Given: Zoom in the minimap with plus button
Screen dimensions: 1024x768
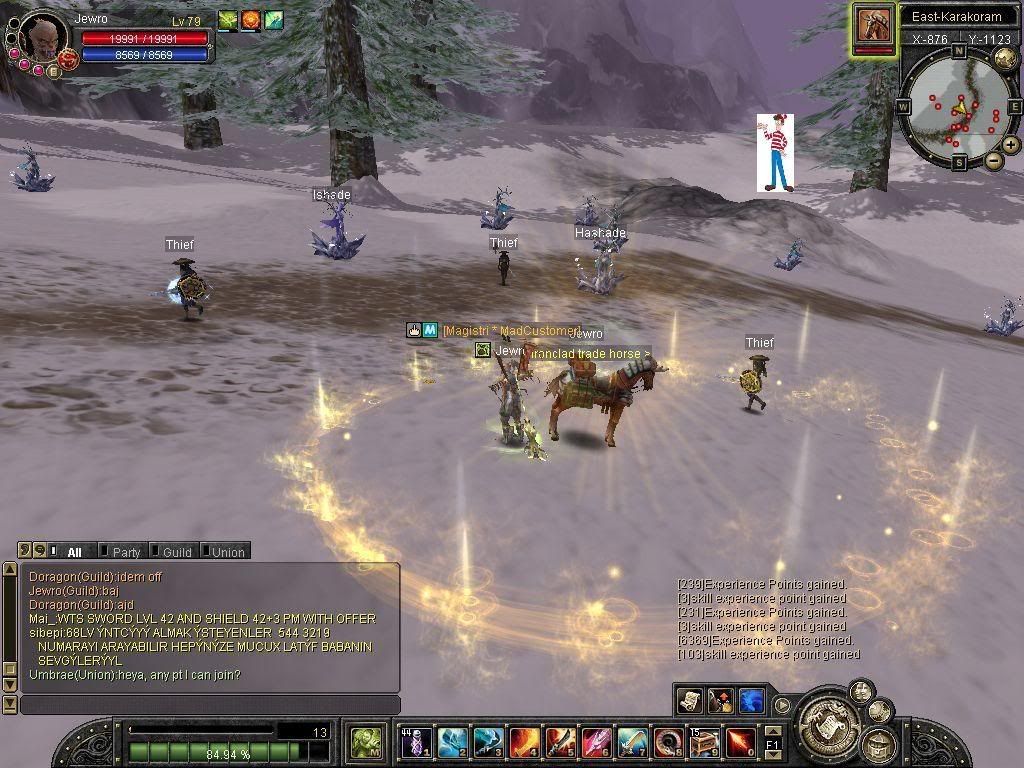Looking at the screenshot, I should click(1011, 145).
